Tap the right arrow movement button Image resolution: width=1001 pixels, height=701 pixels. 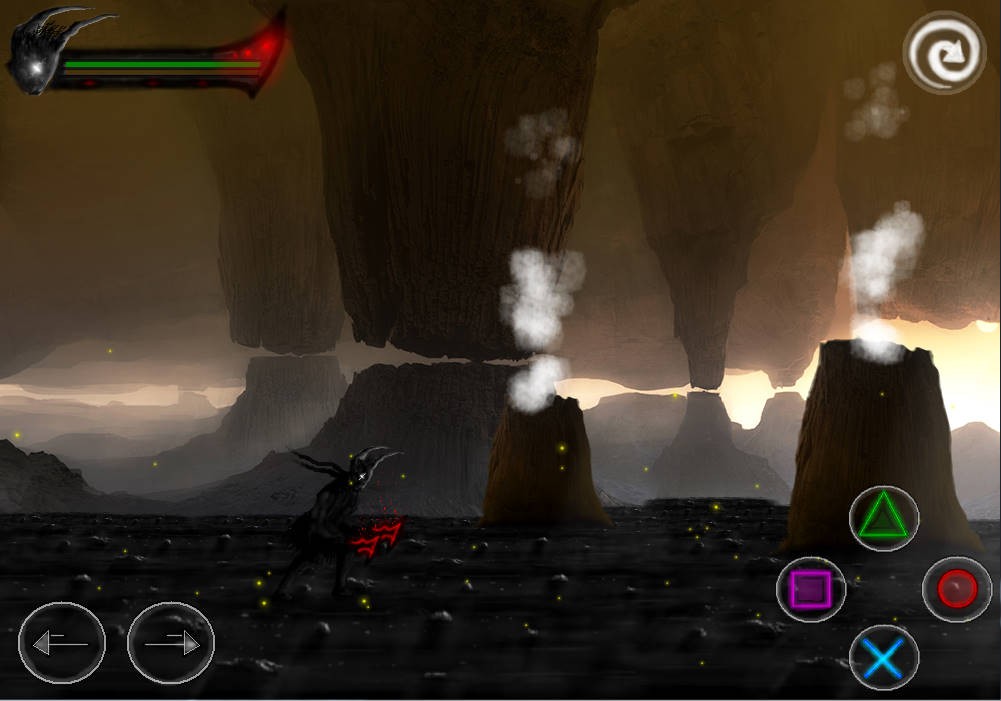click(171, 643)
